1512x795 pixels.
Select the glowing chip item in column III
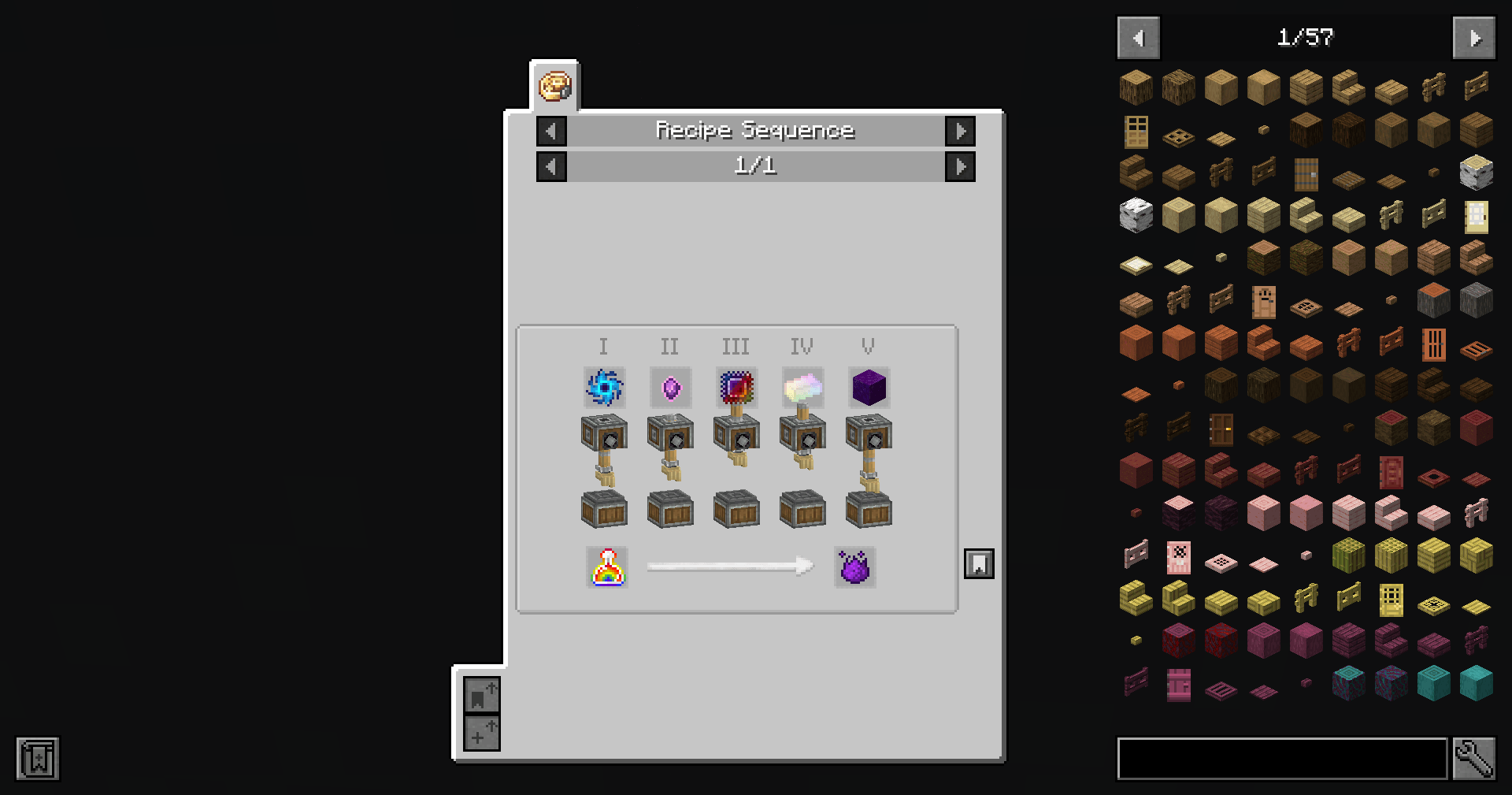(x=736, y=387)
